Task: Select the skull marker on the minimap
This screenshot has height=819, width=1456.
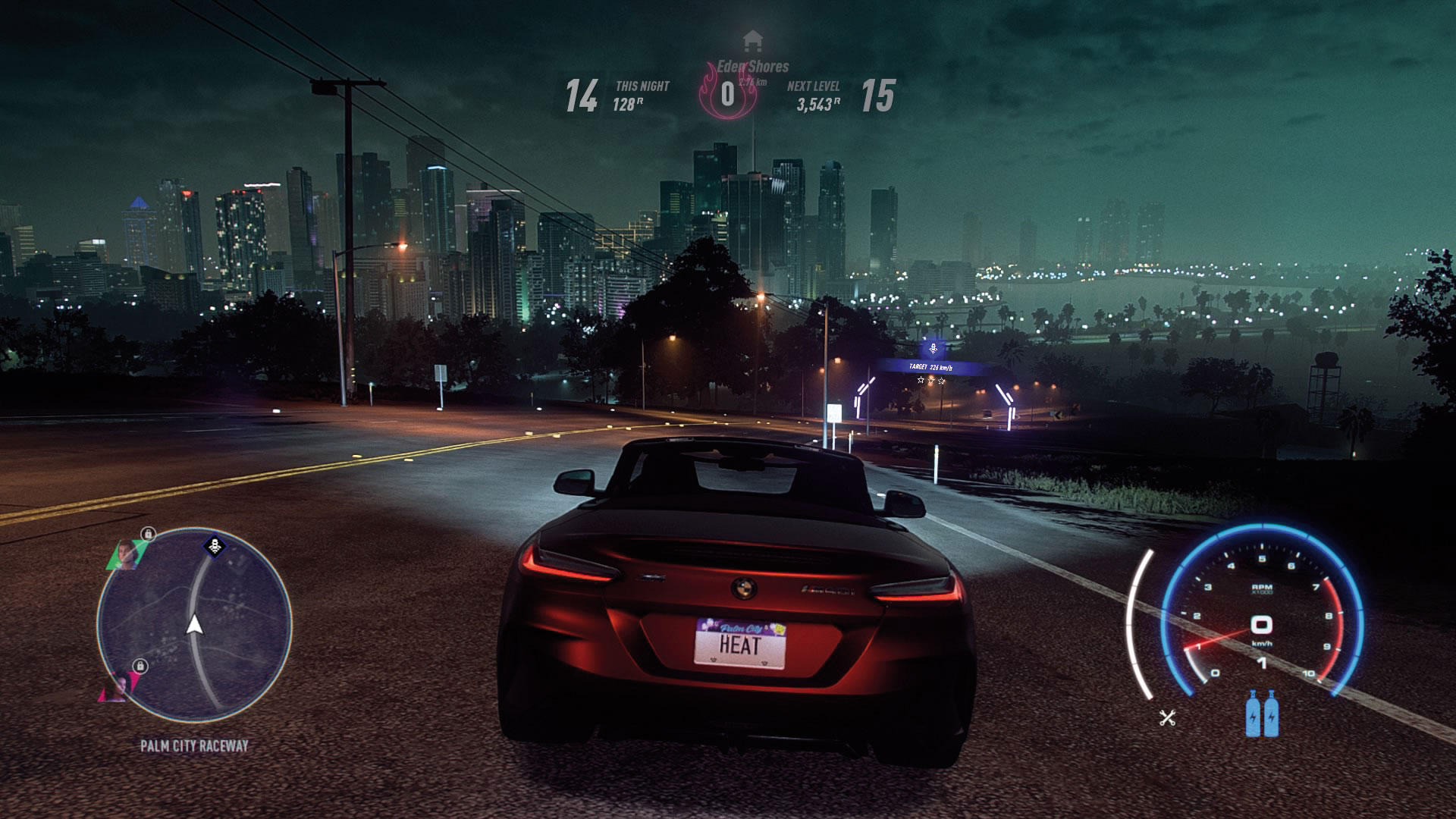Action: 215,545
